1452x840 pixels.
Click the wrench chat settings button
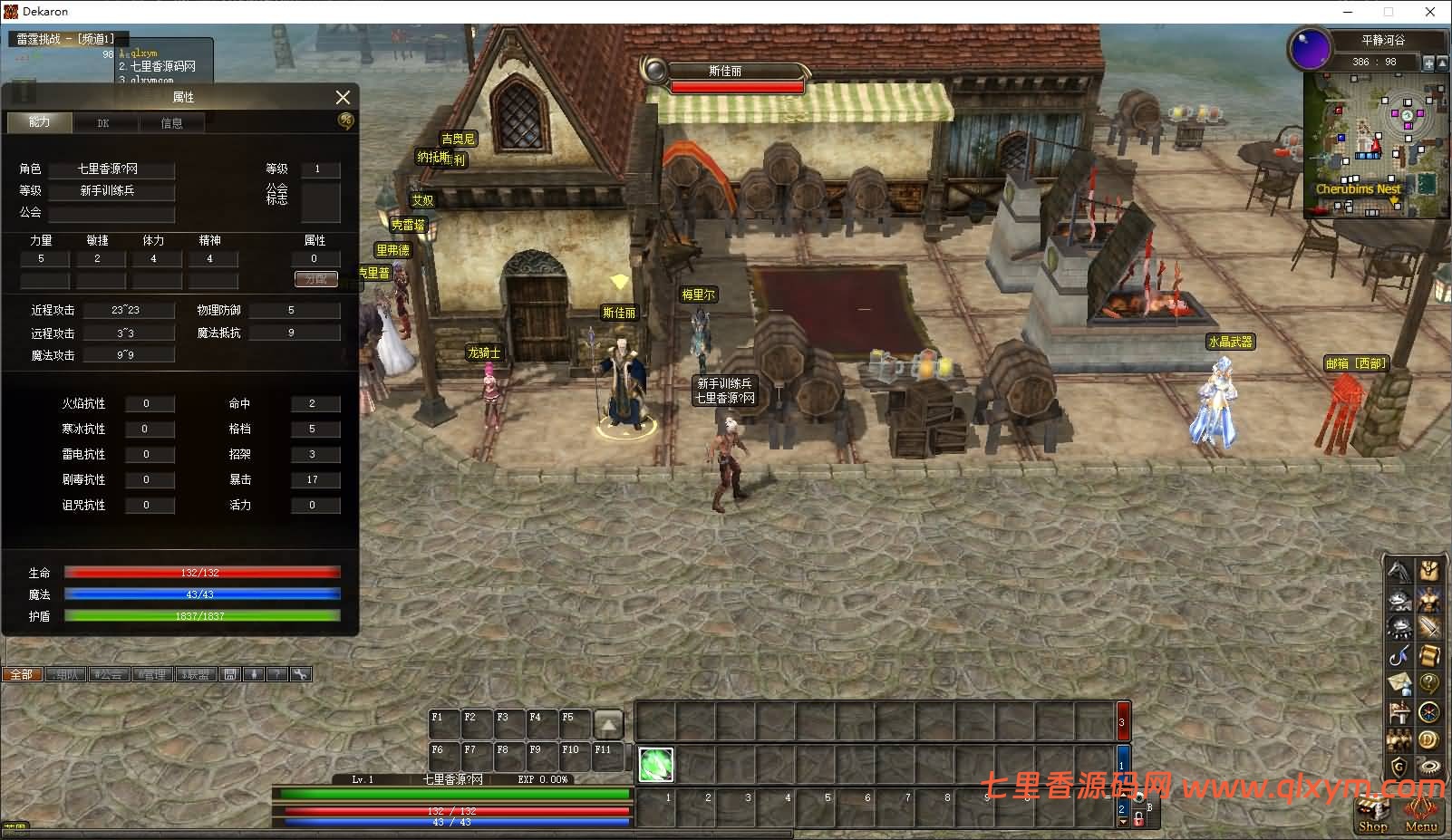(300, 674)
